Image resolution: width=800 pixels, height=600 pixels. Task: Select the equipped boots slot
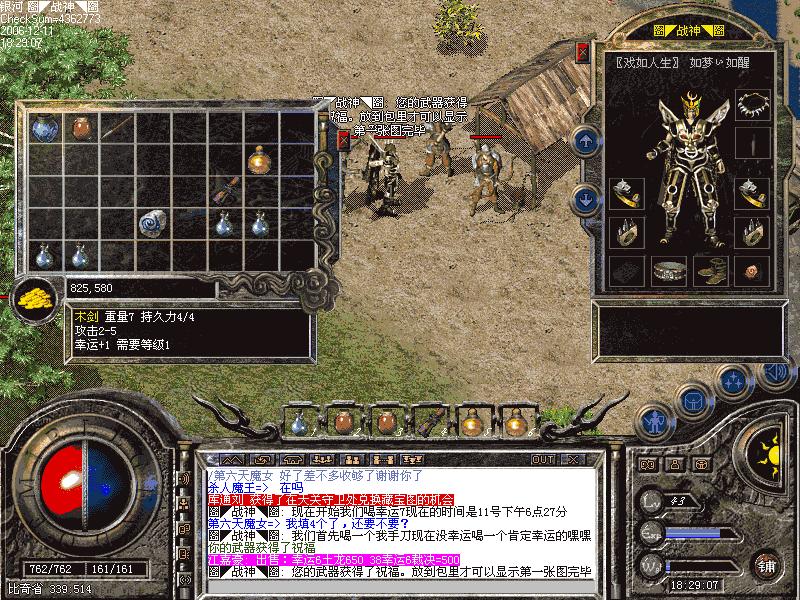(x=711, y=270)
